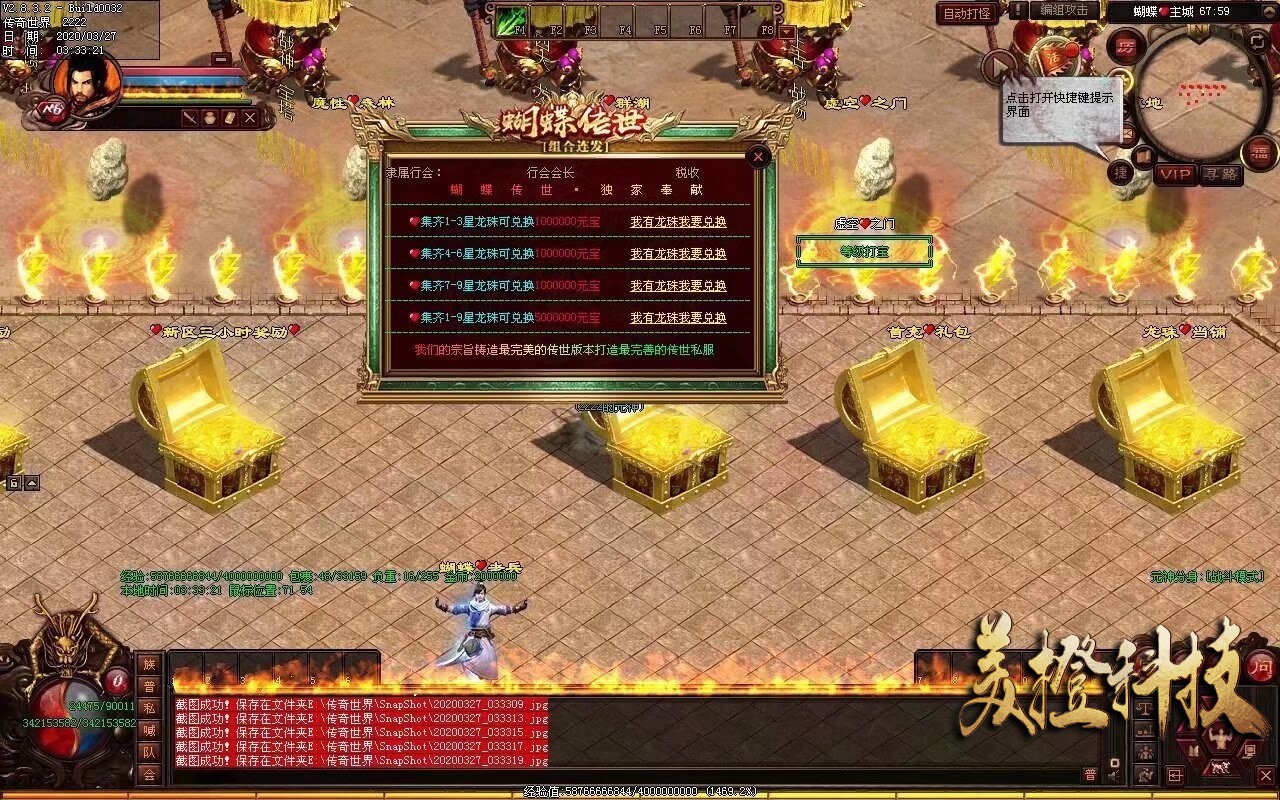
Task: Open the mail icon left of the minimap
Action: click(1126, 132)
